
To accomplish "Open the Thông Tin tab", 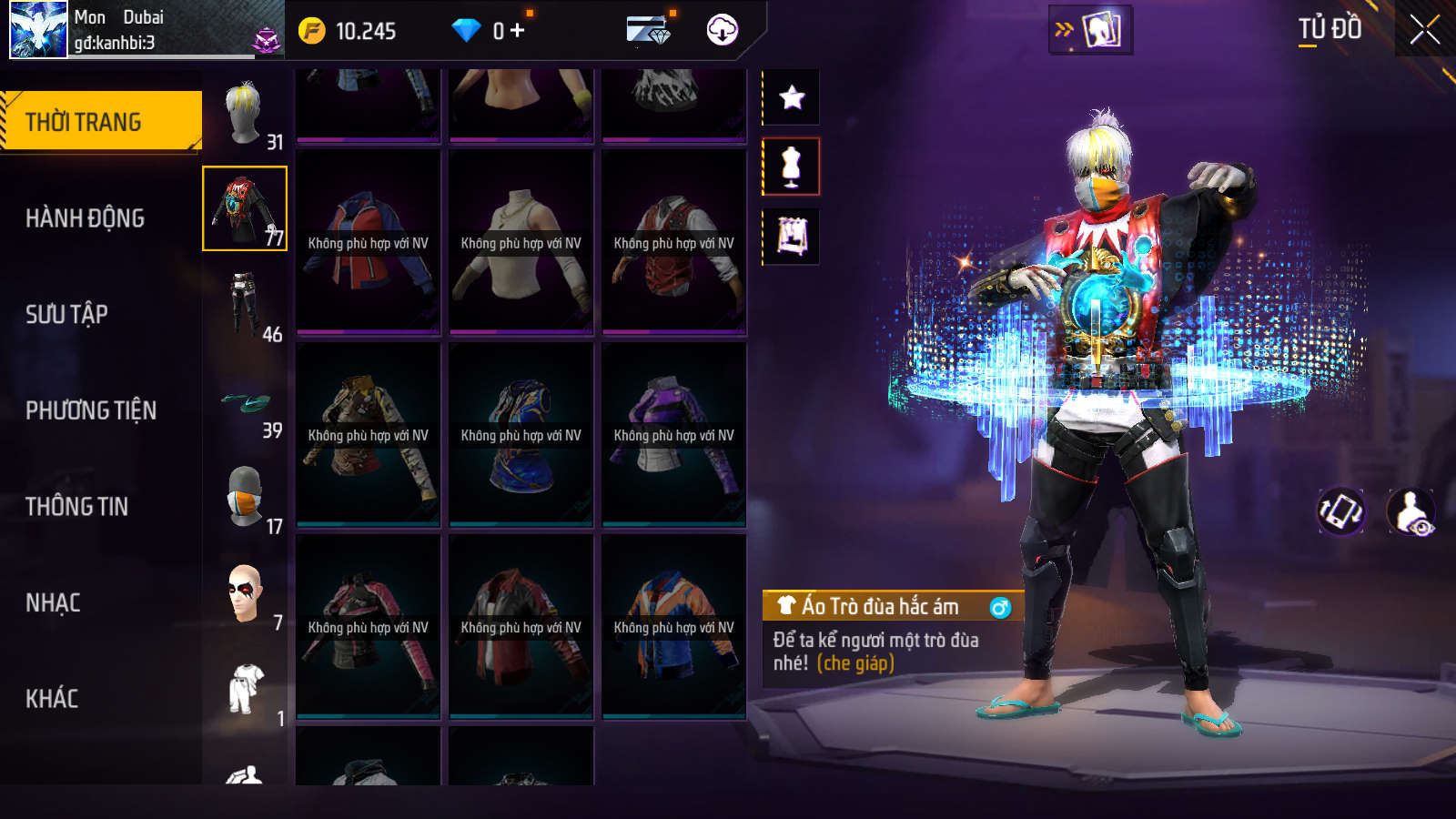I will 76,507.
